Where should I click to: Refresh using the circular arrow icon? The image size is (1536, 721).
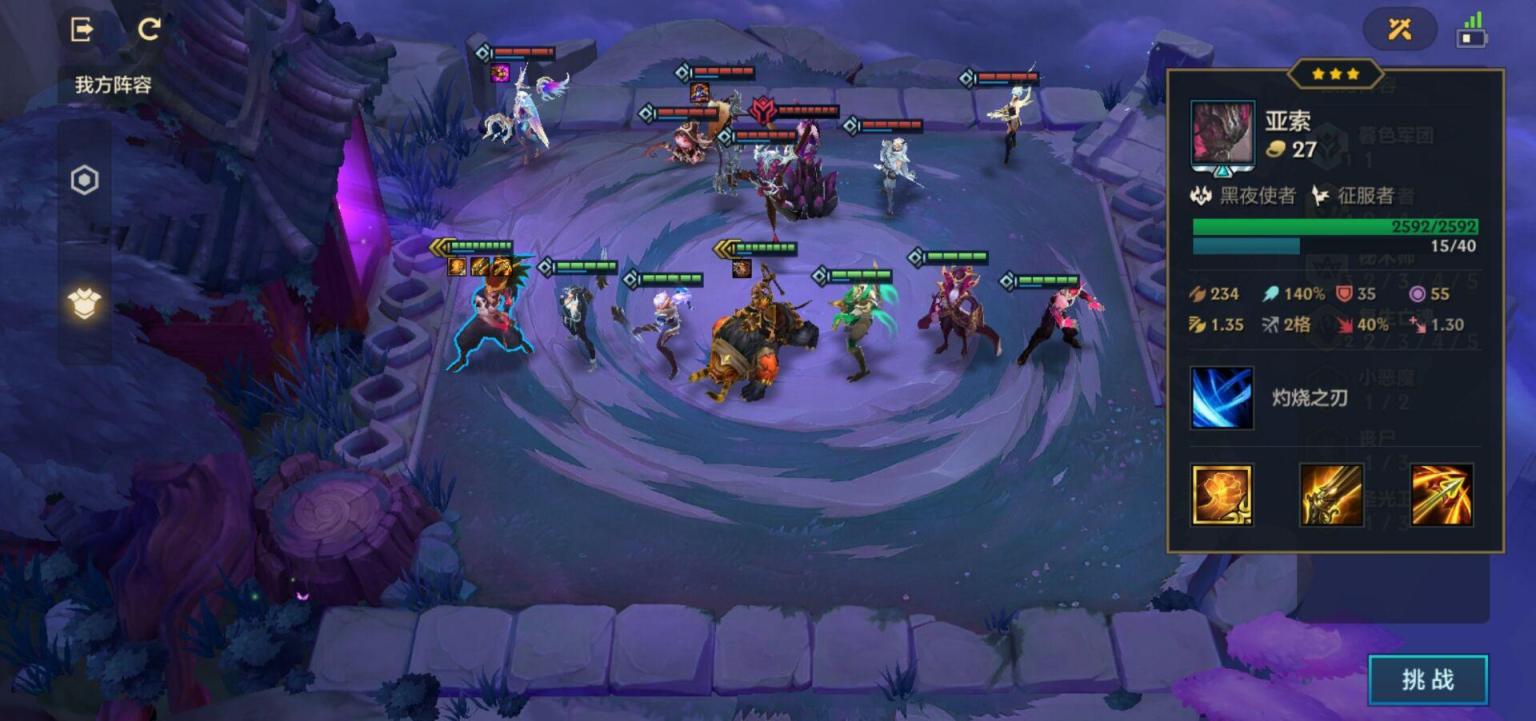149,29
